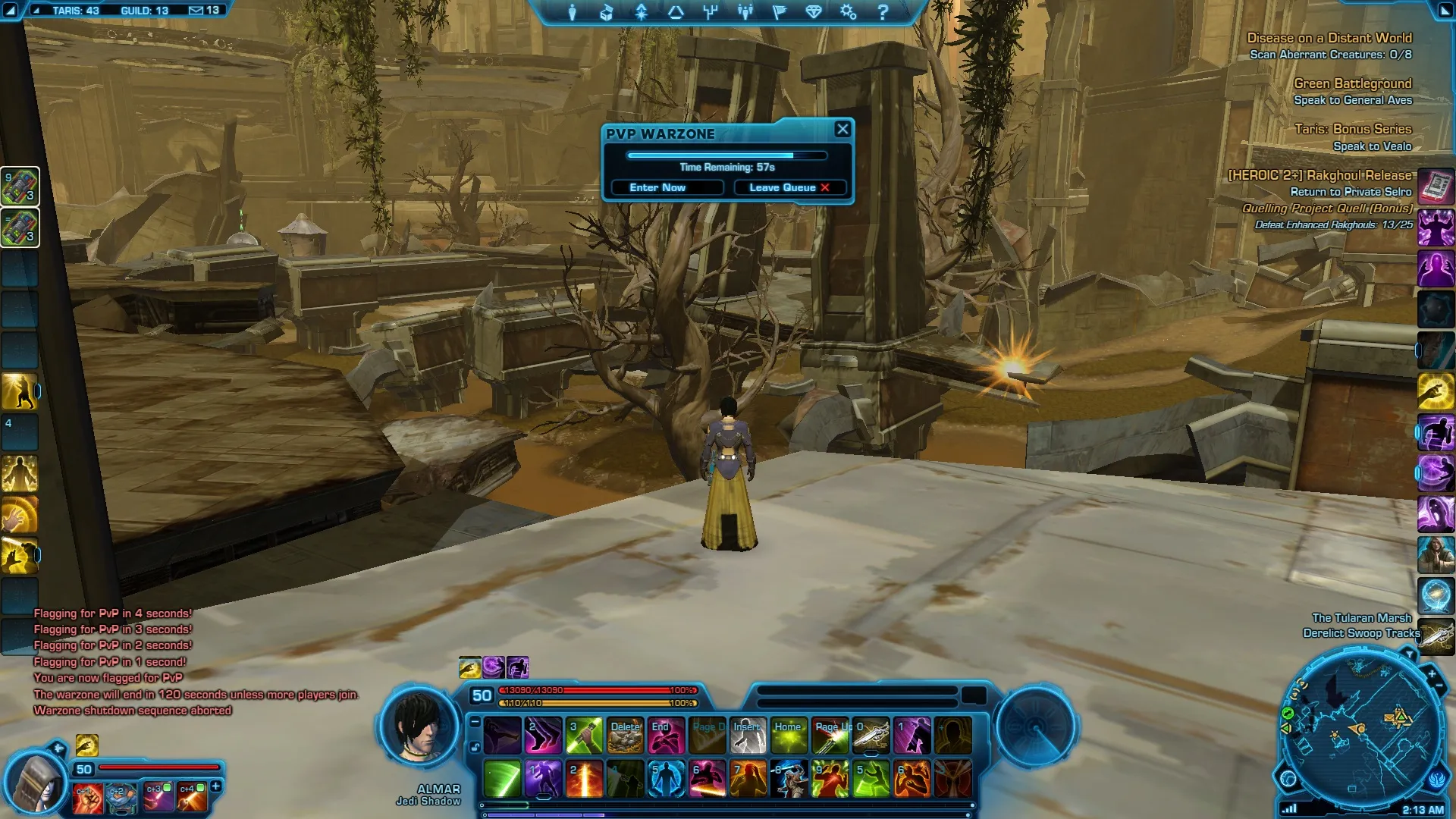
Task: Use the Delete-bound rock throw ability
Action: tap(625, 736)
